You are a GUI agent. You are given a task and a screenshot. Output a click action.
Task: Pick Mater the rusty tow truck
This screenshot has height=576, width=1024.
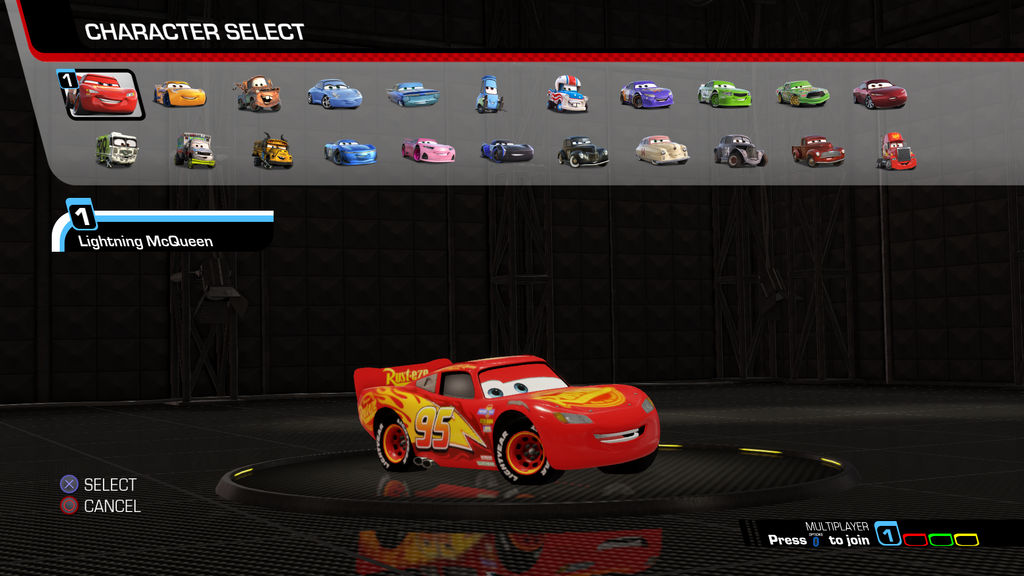257,94
